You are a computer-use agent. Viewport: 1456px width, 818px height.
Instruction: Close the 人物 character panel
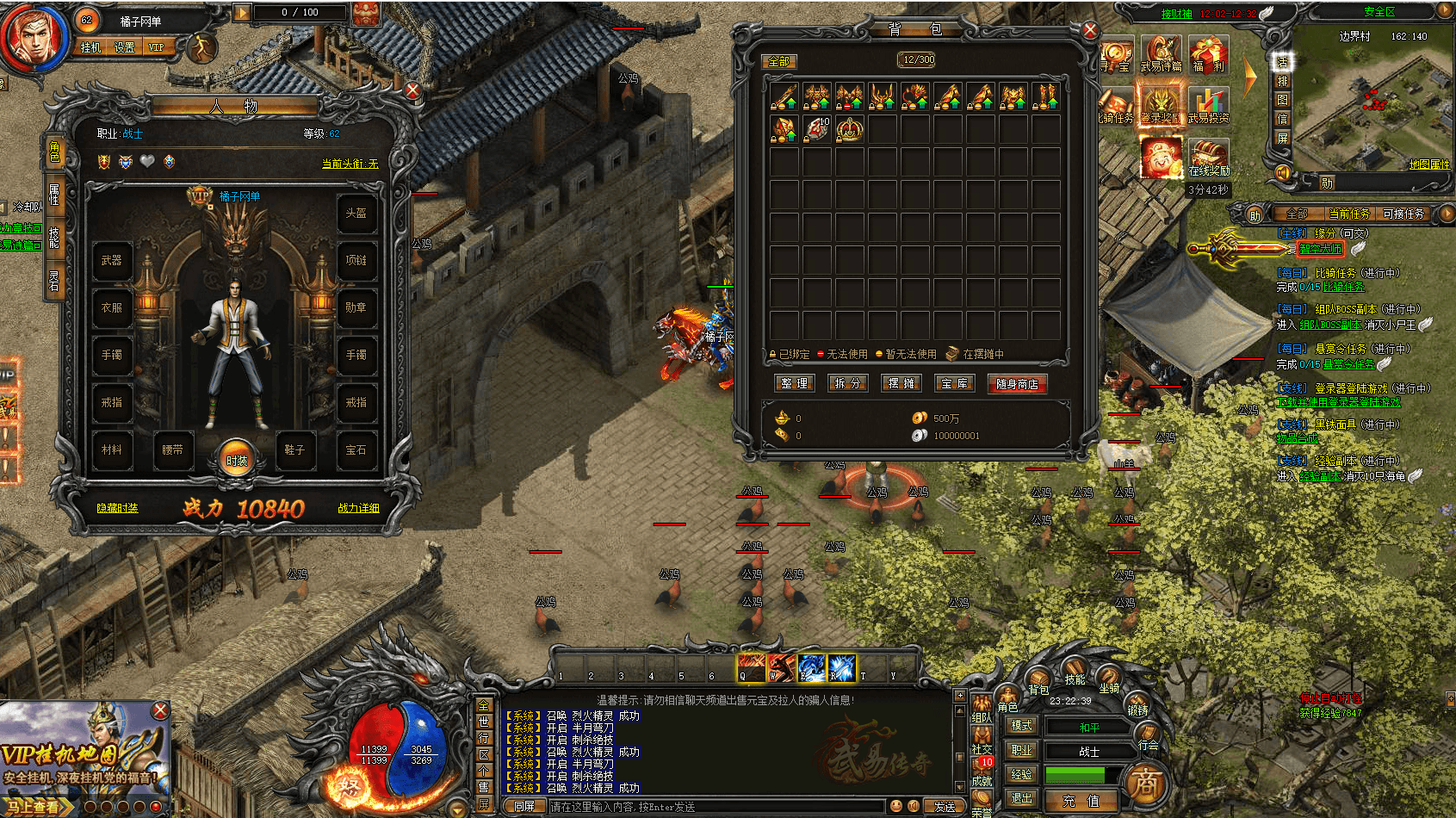412,90
